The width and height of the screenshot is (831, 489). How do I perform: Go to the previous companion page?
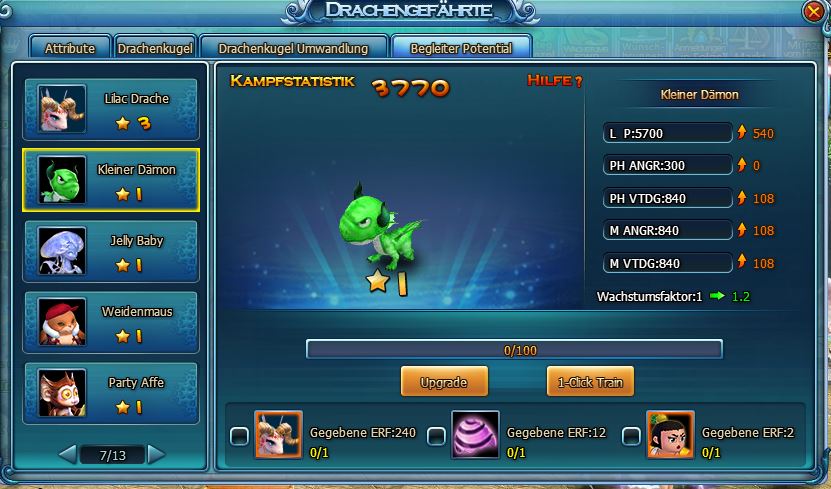coord(67,455)
